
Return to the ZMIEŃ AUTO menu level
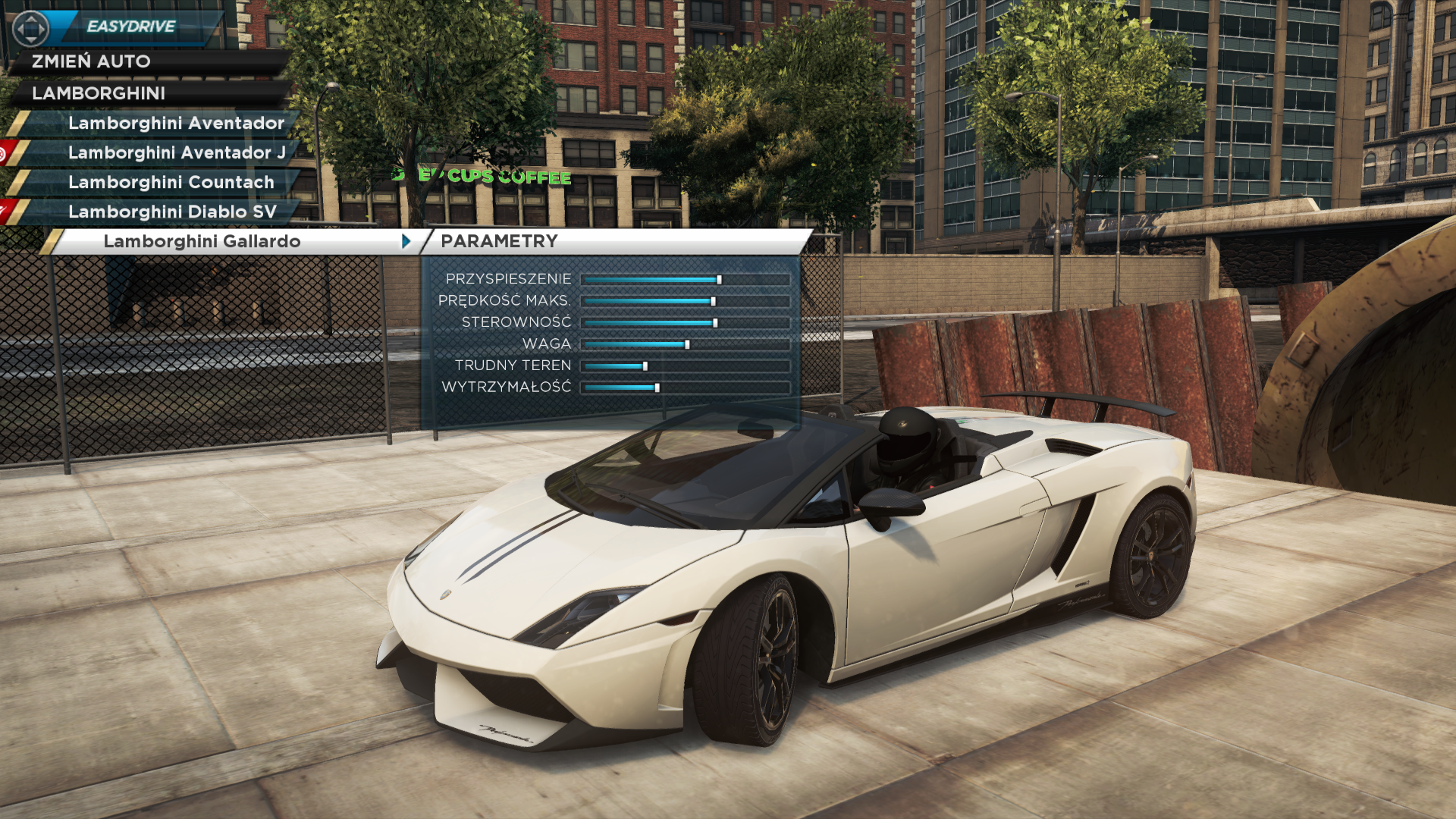point(91,61)
